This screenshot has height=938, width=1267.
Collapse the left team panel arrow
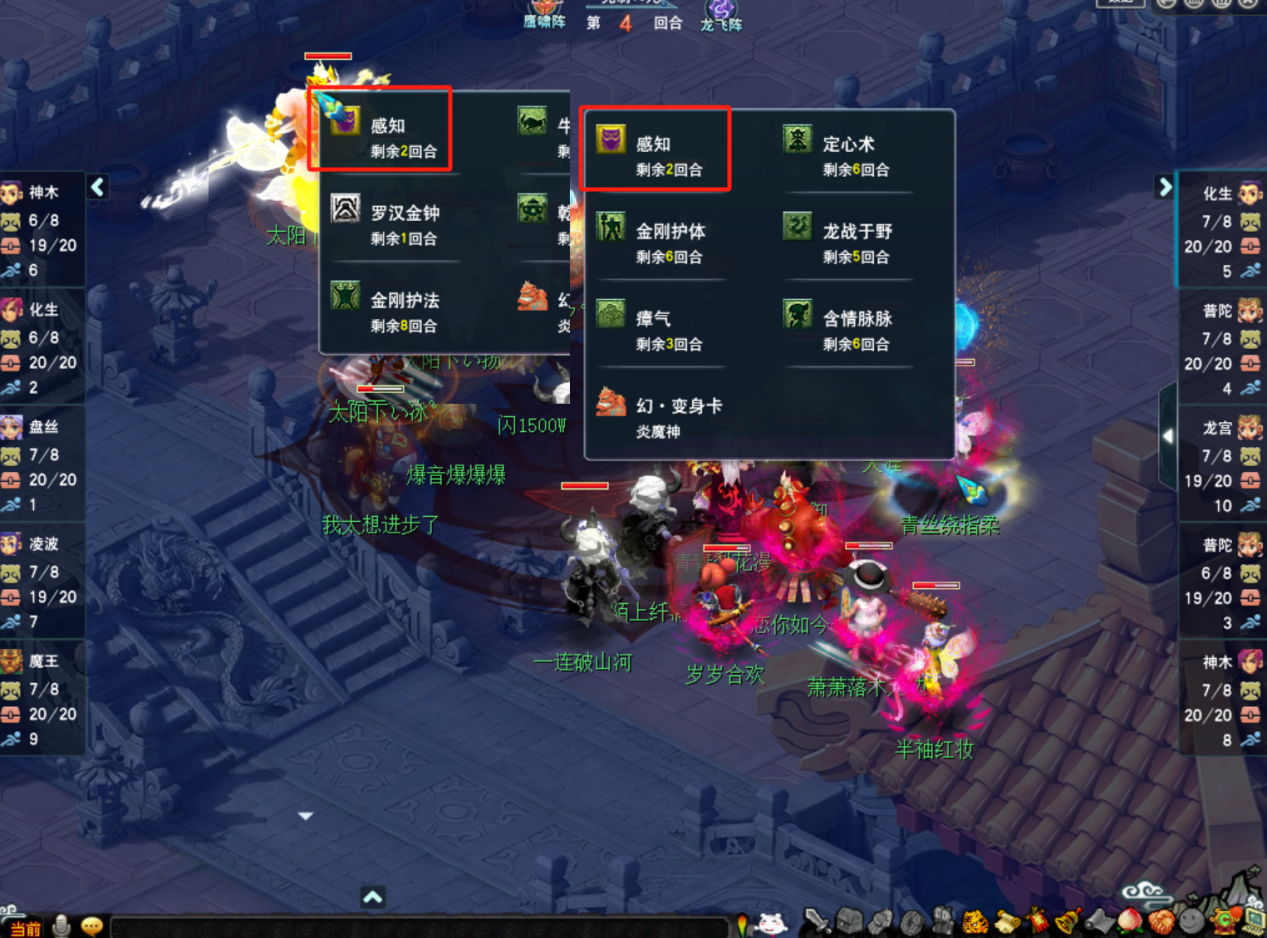[98, 187]
